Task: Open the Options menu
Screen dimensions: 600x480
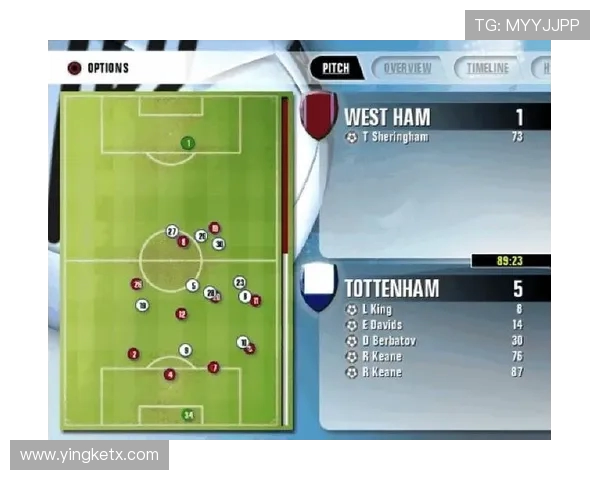Action: 99,68
